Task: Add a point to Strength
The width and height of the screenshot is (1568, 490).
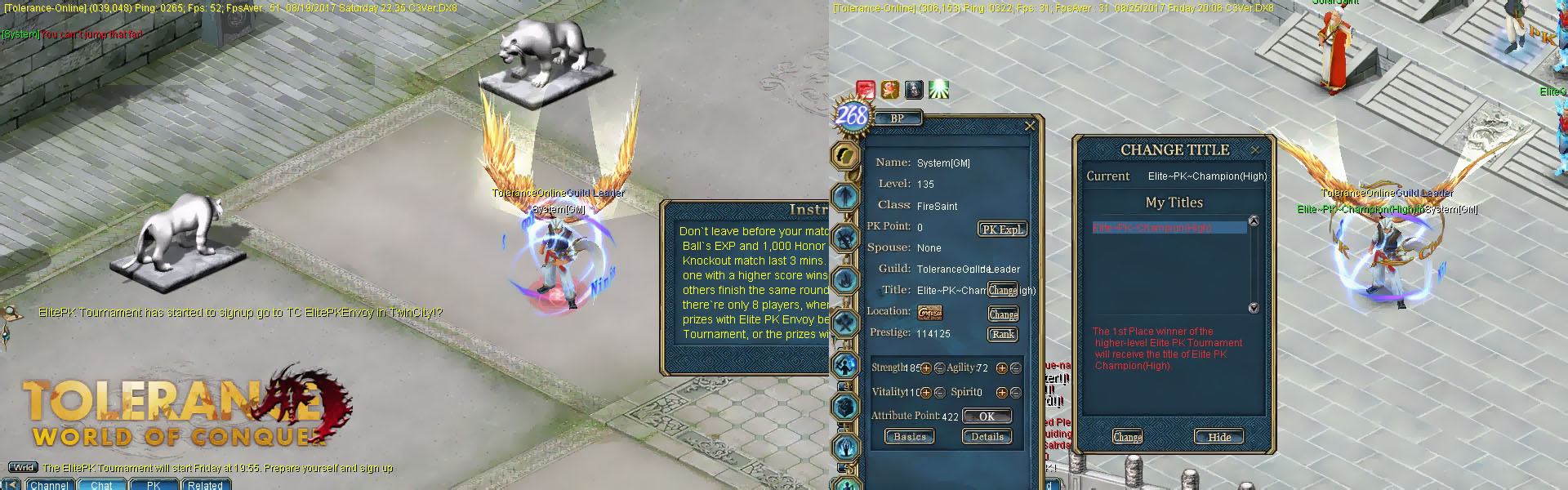Action: (x=926, y=368)
